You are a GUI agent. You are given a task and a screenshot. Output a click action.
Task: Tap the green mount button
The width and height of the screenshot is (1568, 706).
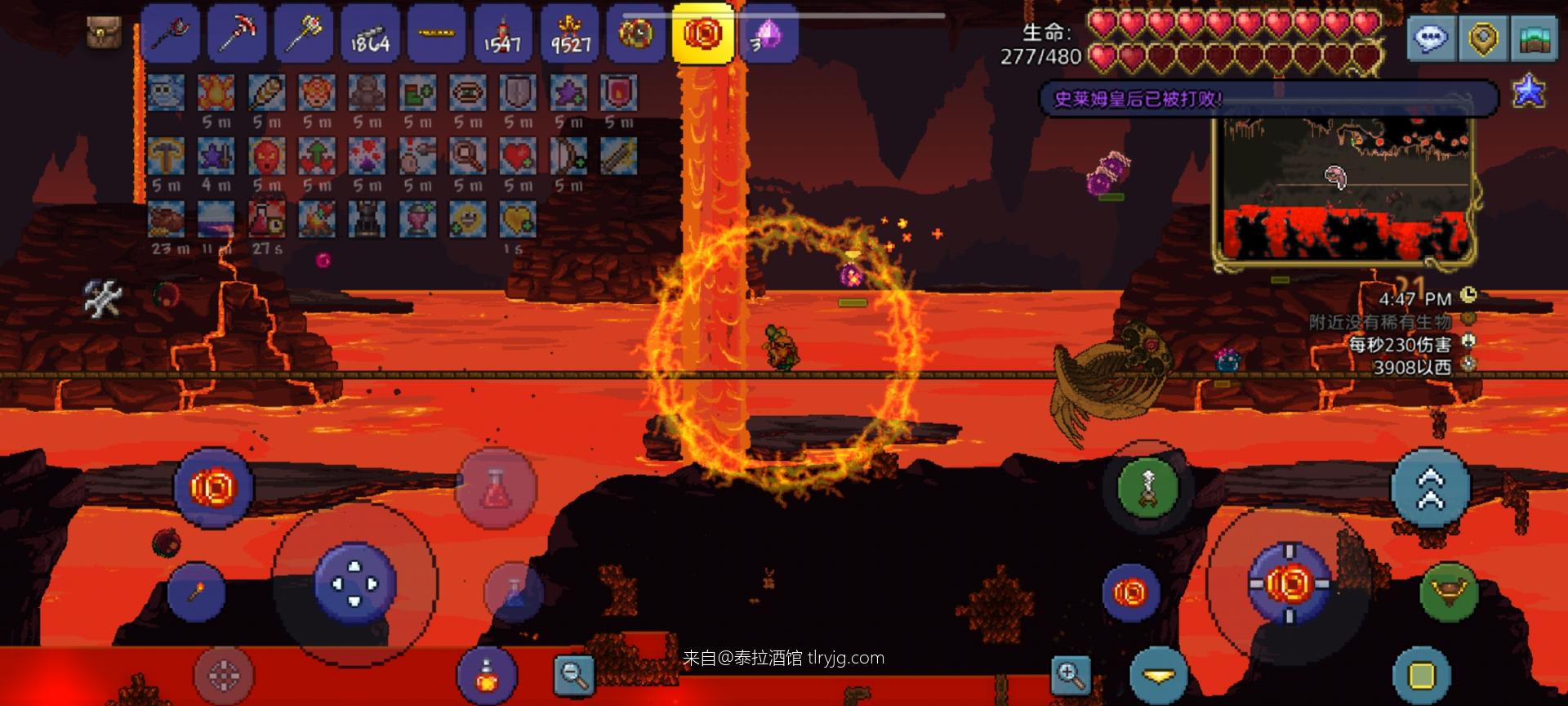[1448, 591]
